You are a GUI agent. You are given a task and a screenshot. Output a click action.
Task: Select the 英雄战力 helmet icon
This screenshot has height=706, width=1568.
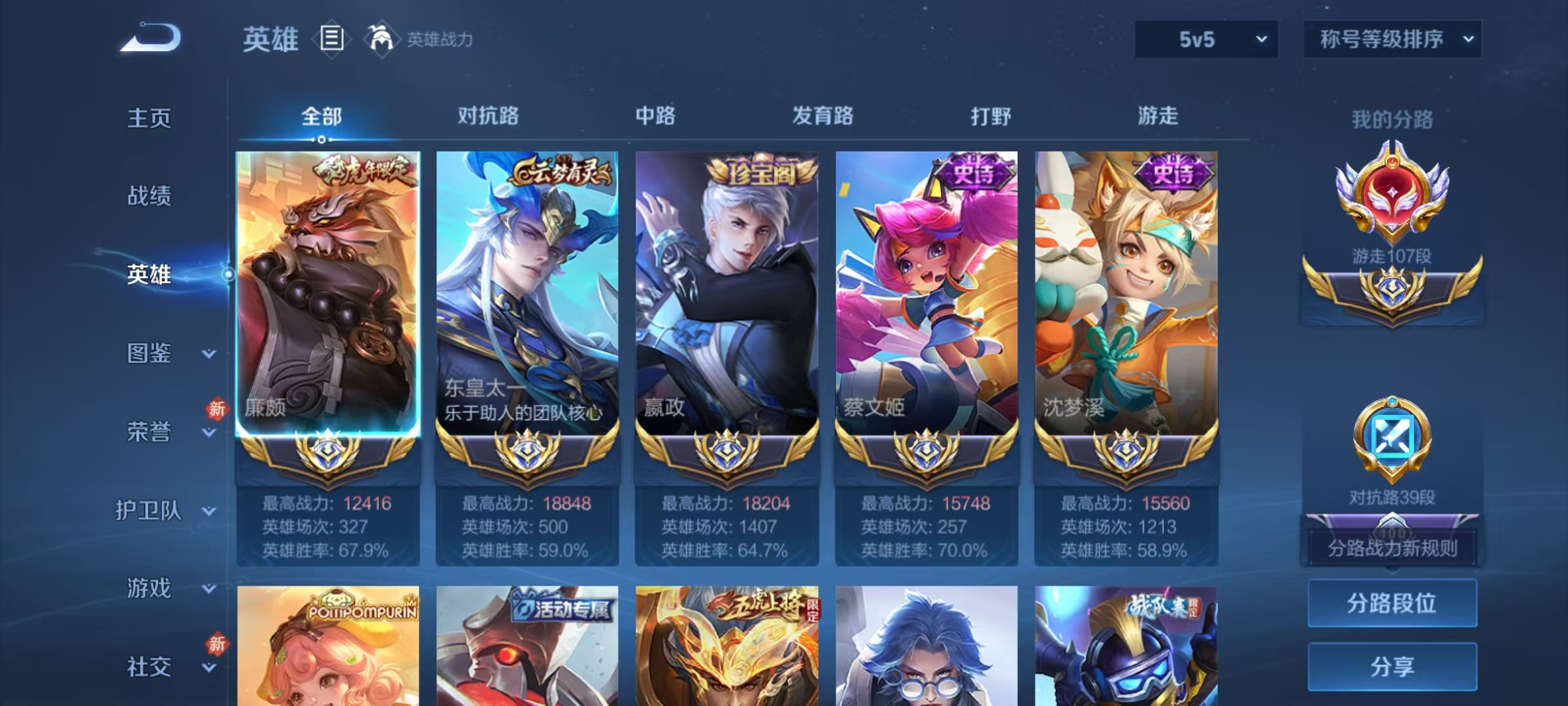382,39
